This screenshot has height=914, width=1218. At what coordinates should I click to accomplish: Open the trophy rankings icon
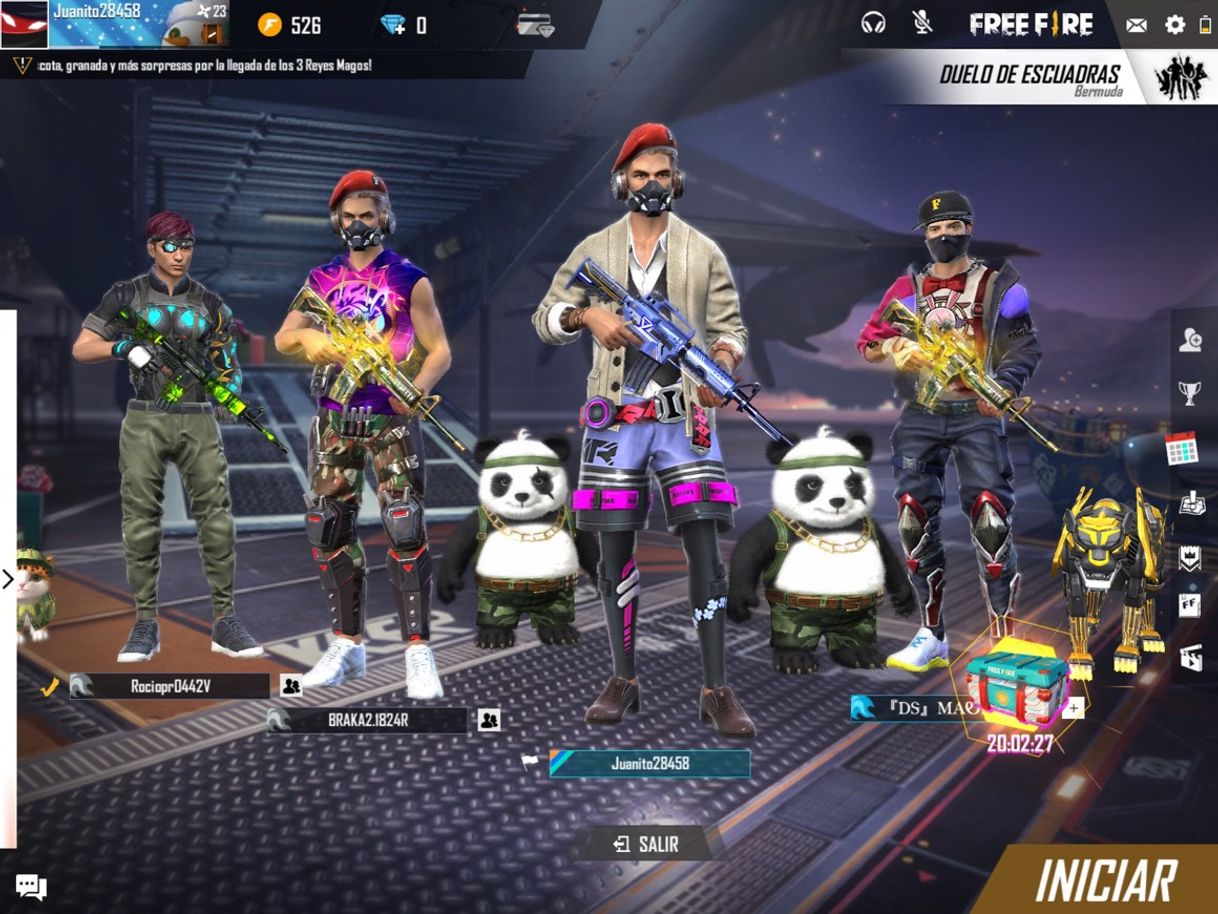click(1189, 394)
